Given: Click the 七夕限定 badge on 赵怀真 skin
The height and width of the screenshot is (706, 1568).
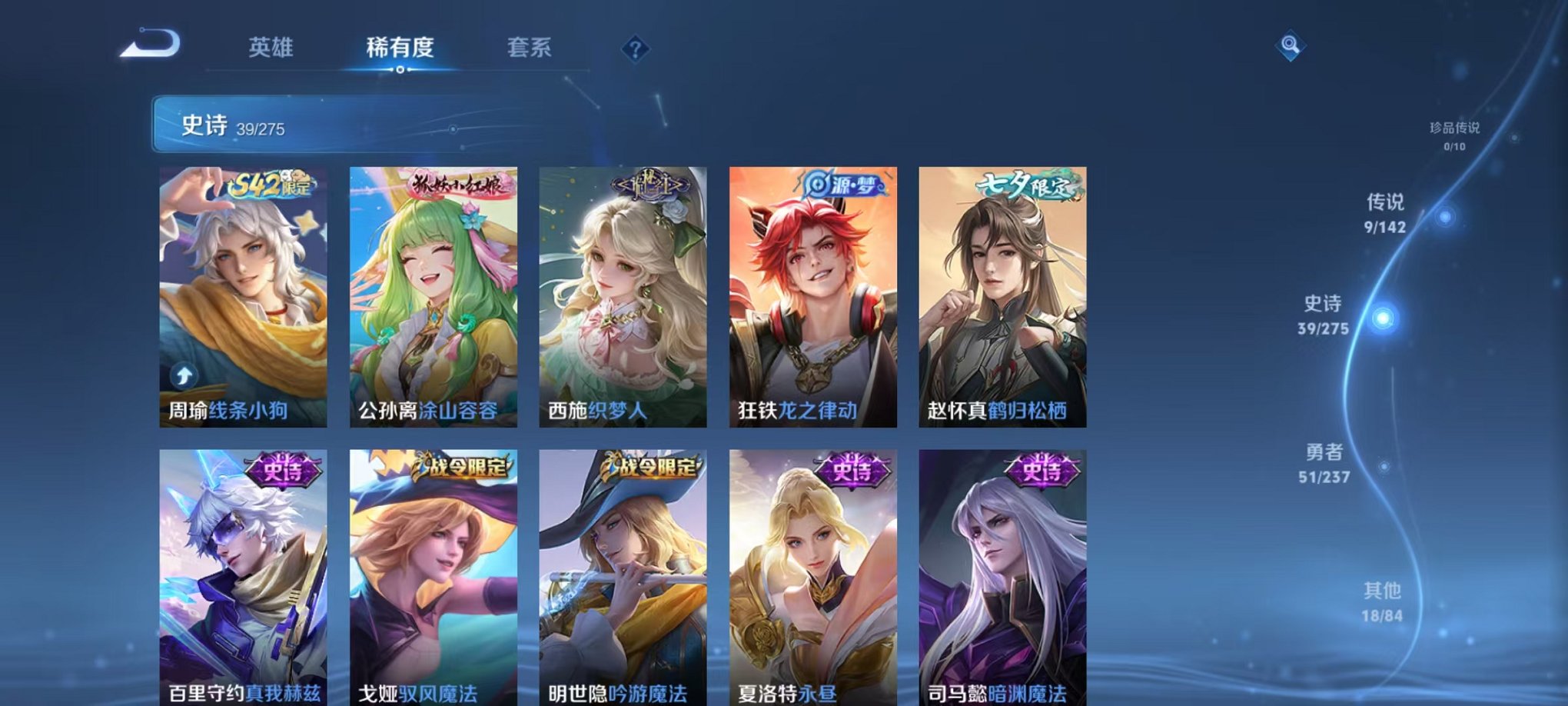Looking at the screenshot, I should pos(1022,188).
